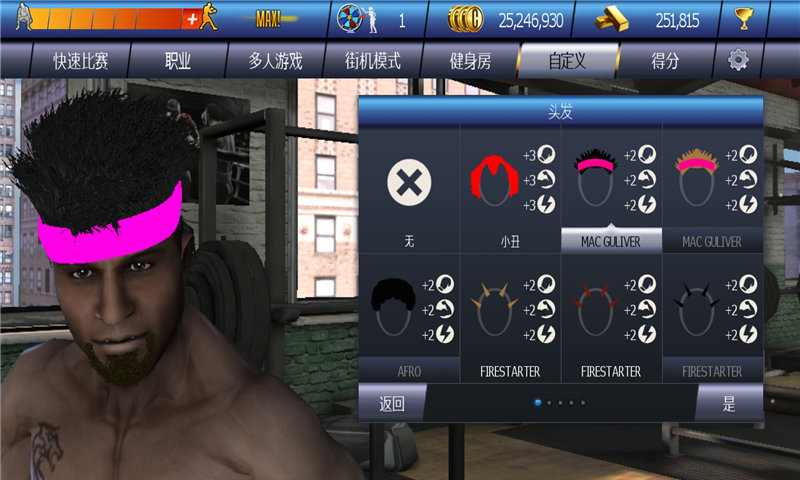The image size is (800, 480).
Task: Open the 快速比赛 quick match tab
Action: [81, 61]
